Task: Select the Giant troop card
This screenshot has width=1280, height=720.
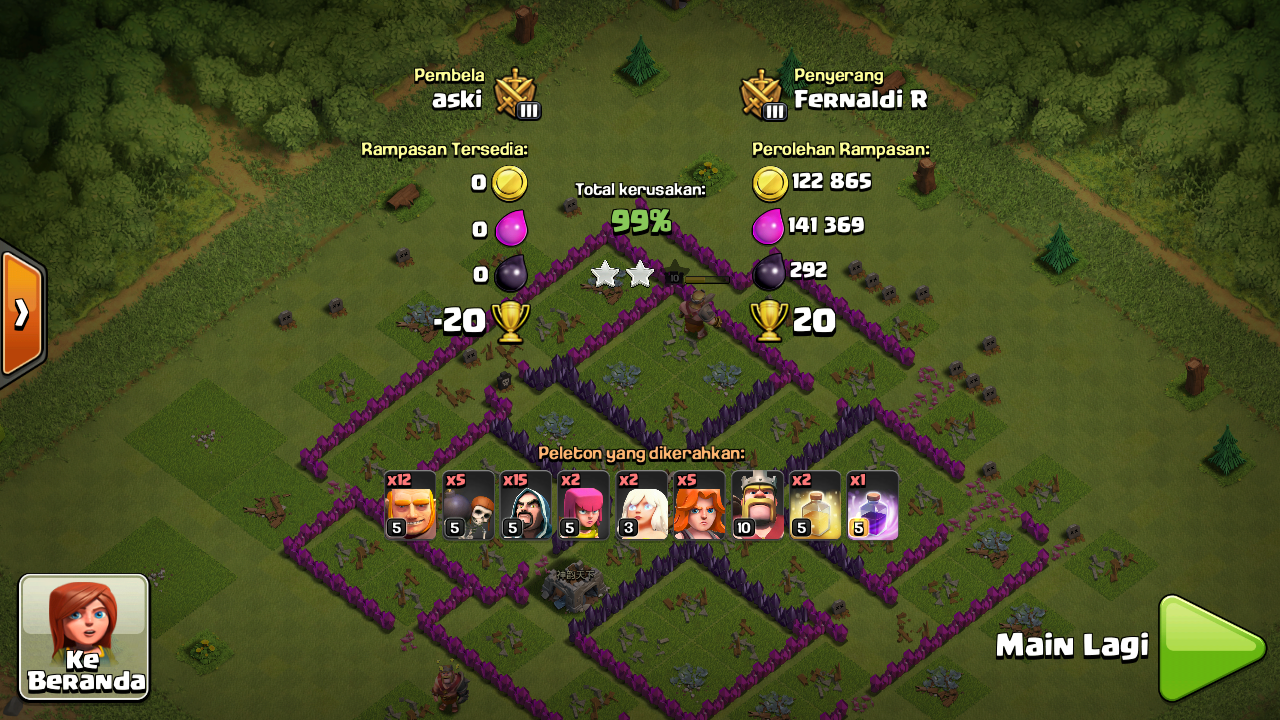Action: coord(411,505)
